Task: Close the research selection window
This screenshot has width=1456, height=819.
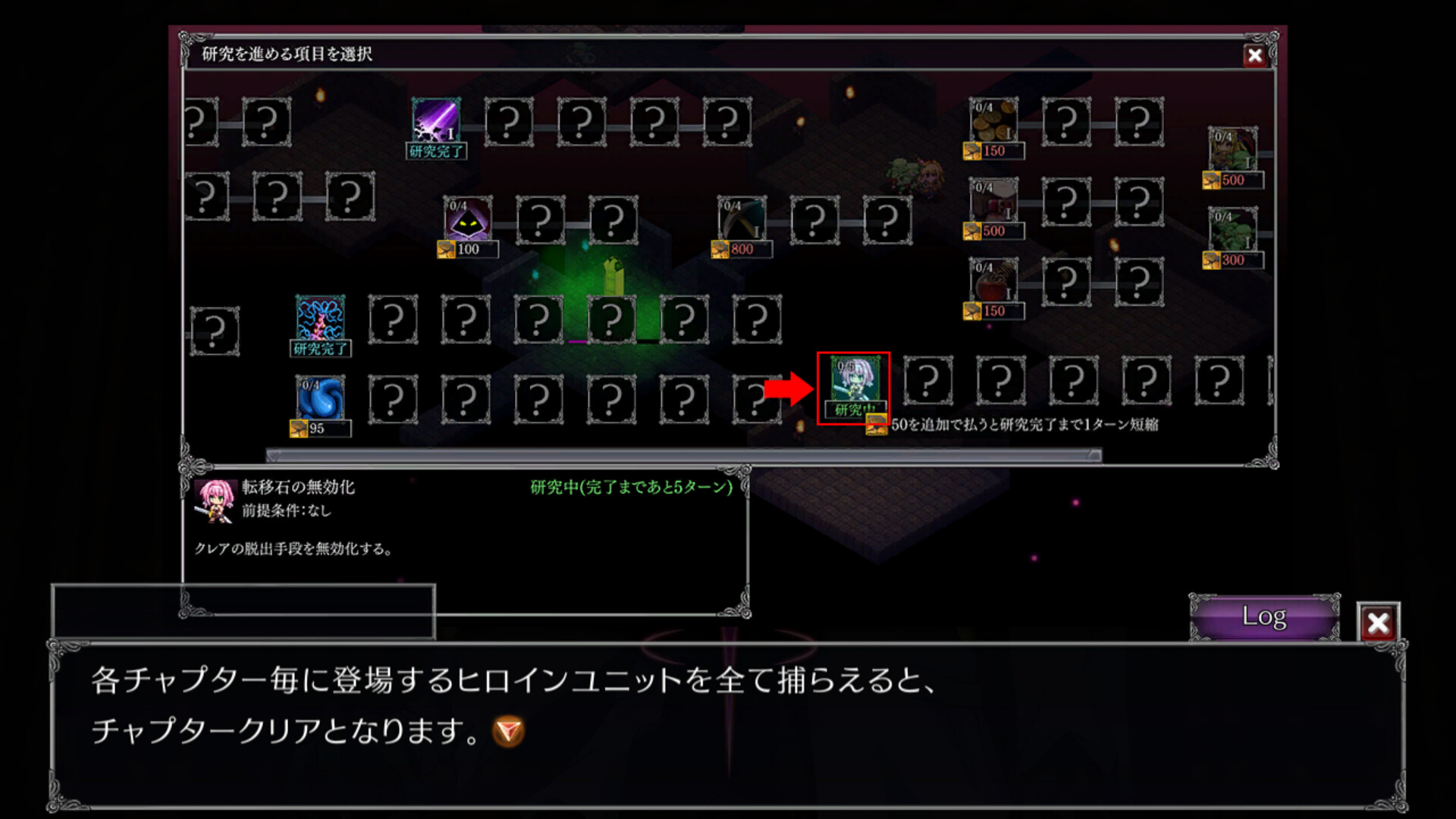Action: (1255, 55)
